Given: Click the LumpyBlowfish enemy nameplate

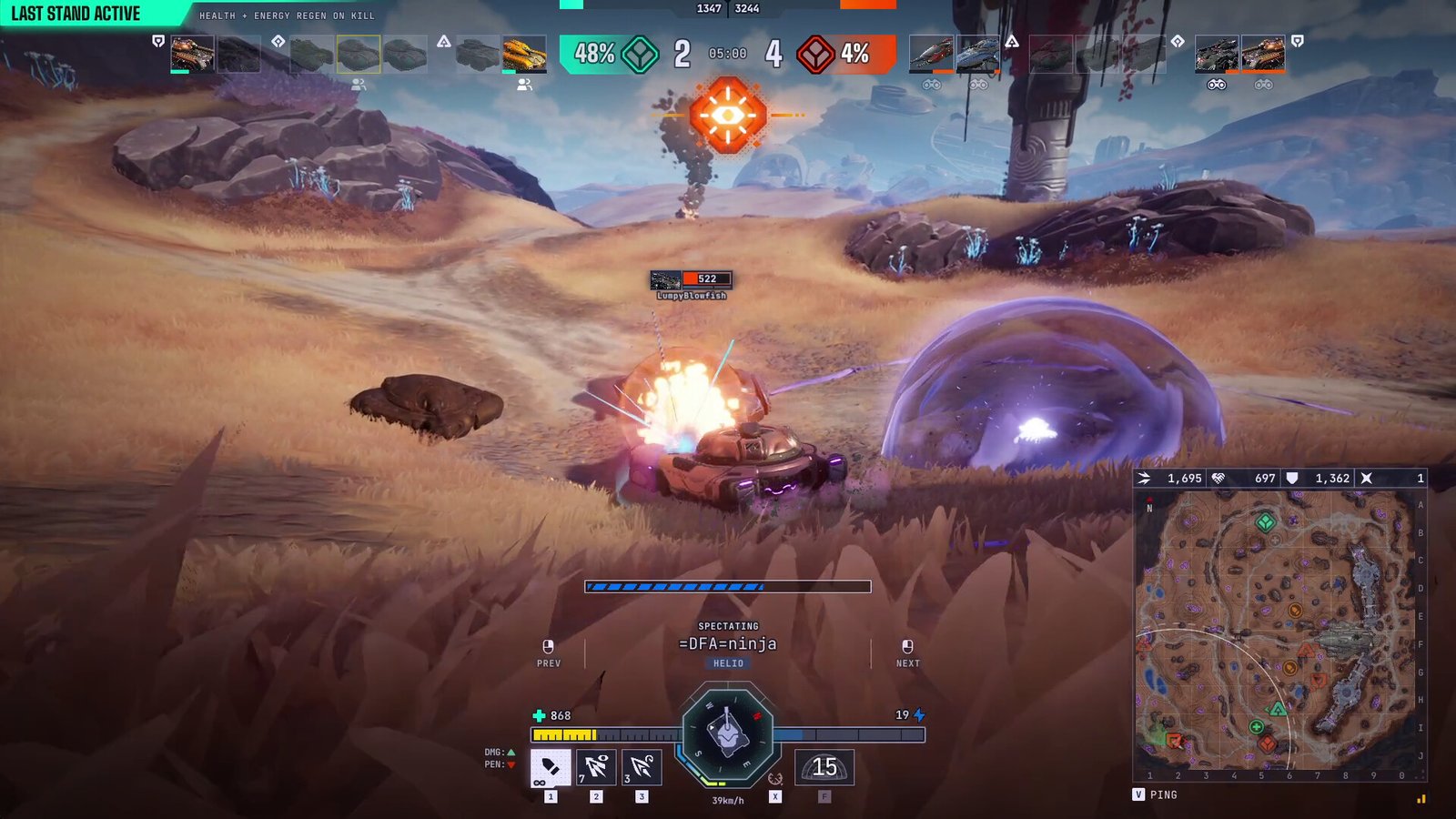Looking at the screenshot, I should click(692, 283).
